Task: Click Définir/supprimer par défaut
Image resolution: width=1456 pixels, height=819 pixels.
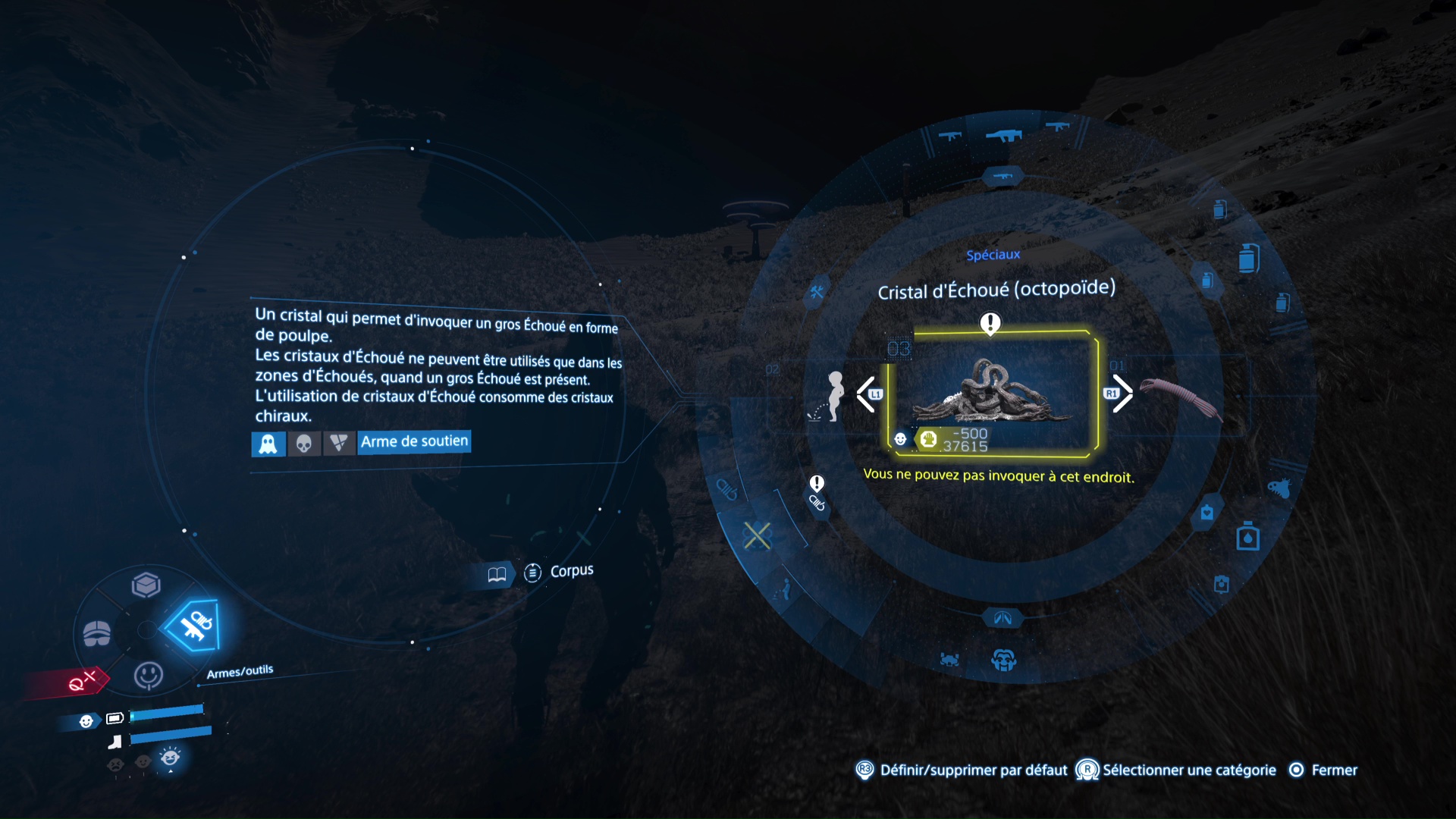Action: pos(973,770)
